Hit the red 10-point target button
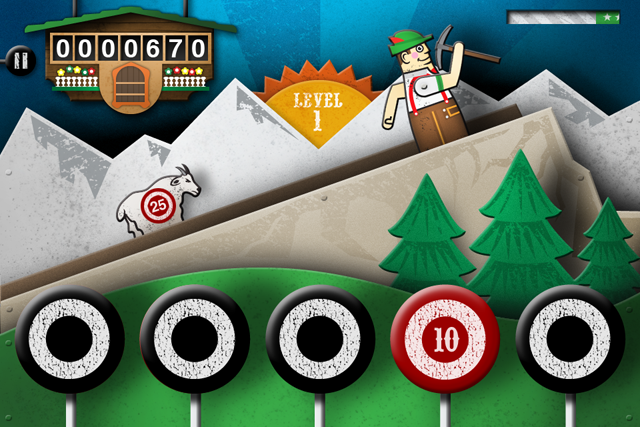Image resolution: width=640 pixels, height=427 pixels. pos(444,338)
